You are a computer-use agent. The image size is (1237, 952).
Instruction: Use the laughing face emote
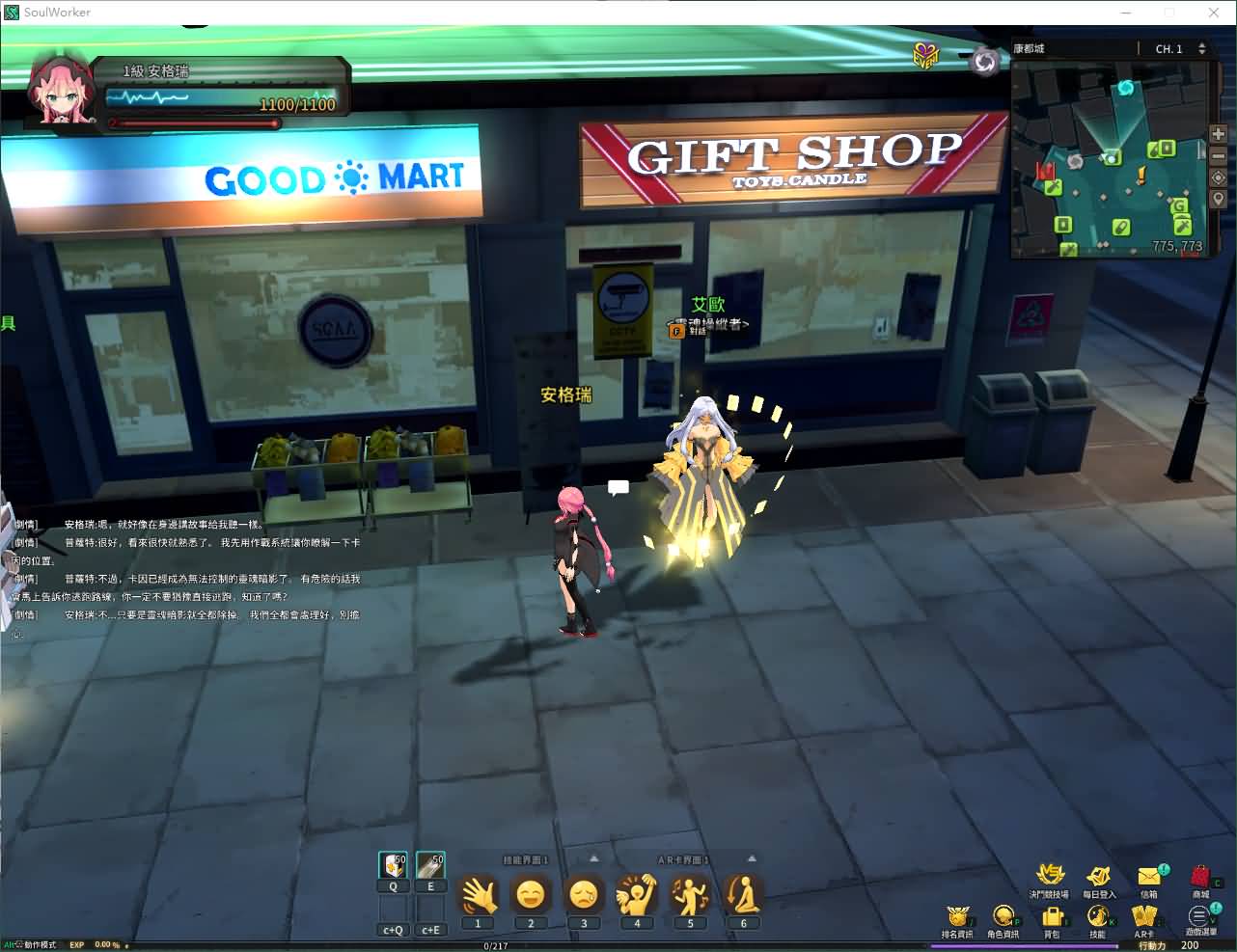(531, 895)
